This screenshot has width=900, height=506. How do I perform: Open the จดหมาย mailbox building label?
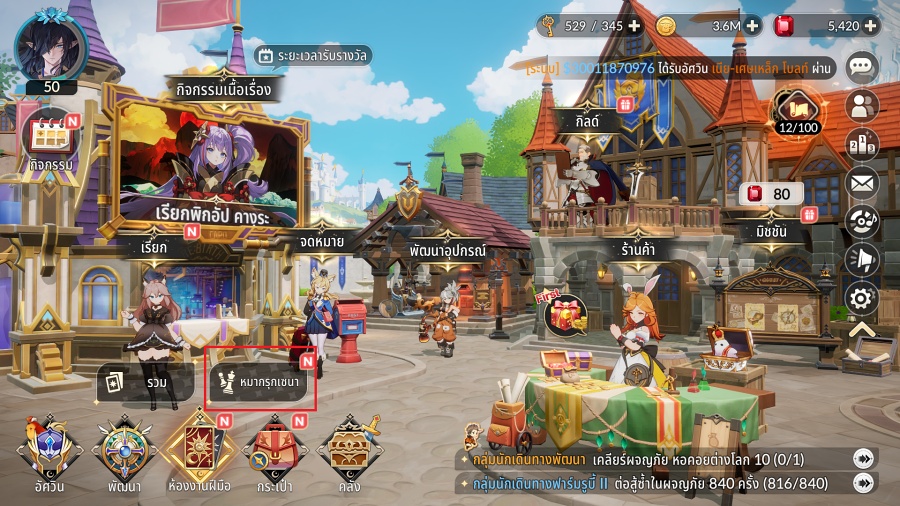[322, 240]
